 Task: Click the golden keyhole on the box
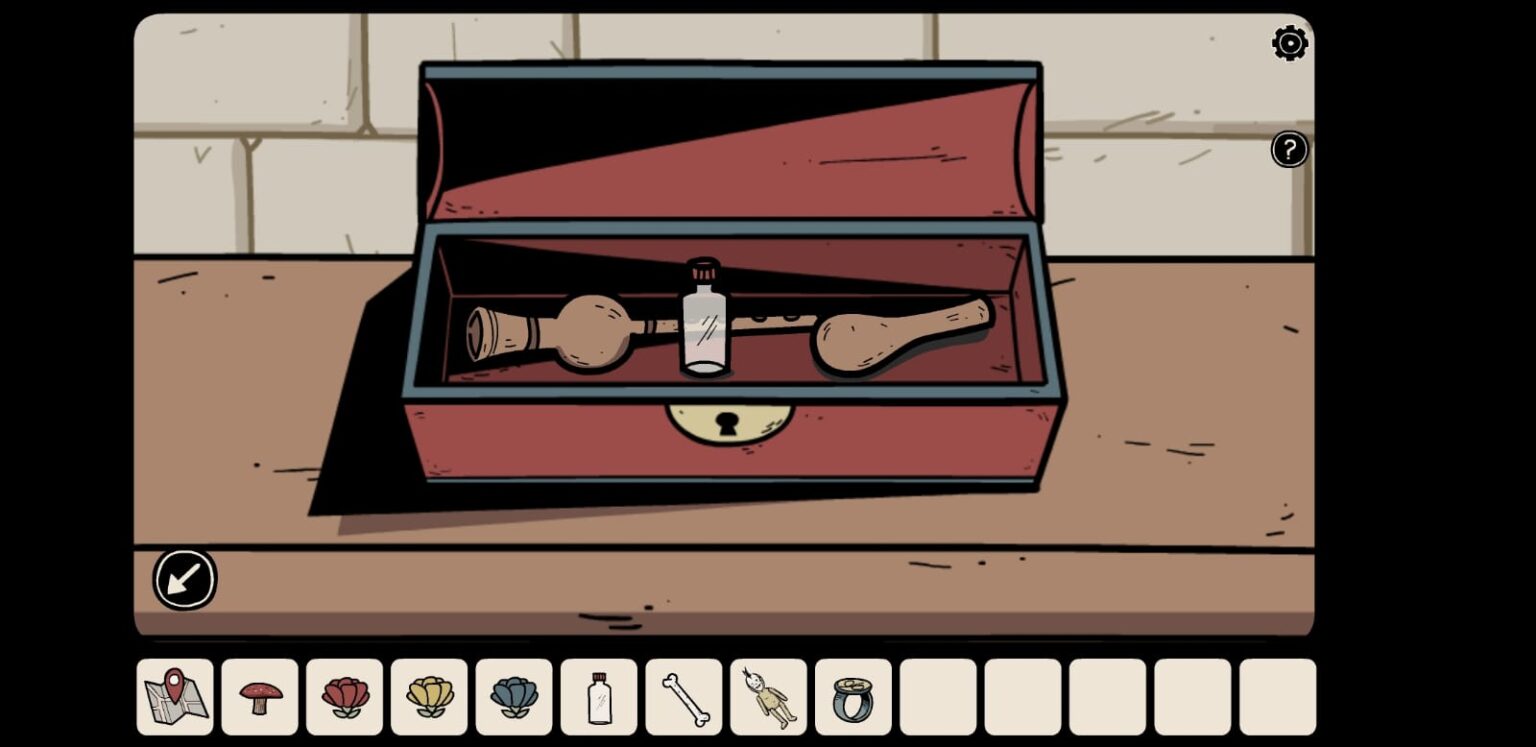(x=727, y=425)
